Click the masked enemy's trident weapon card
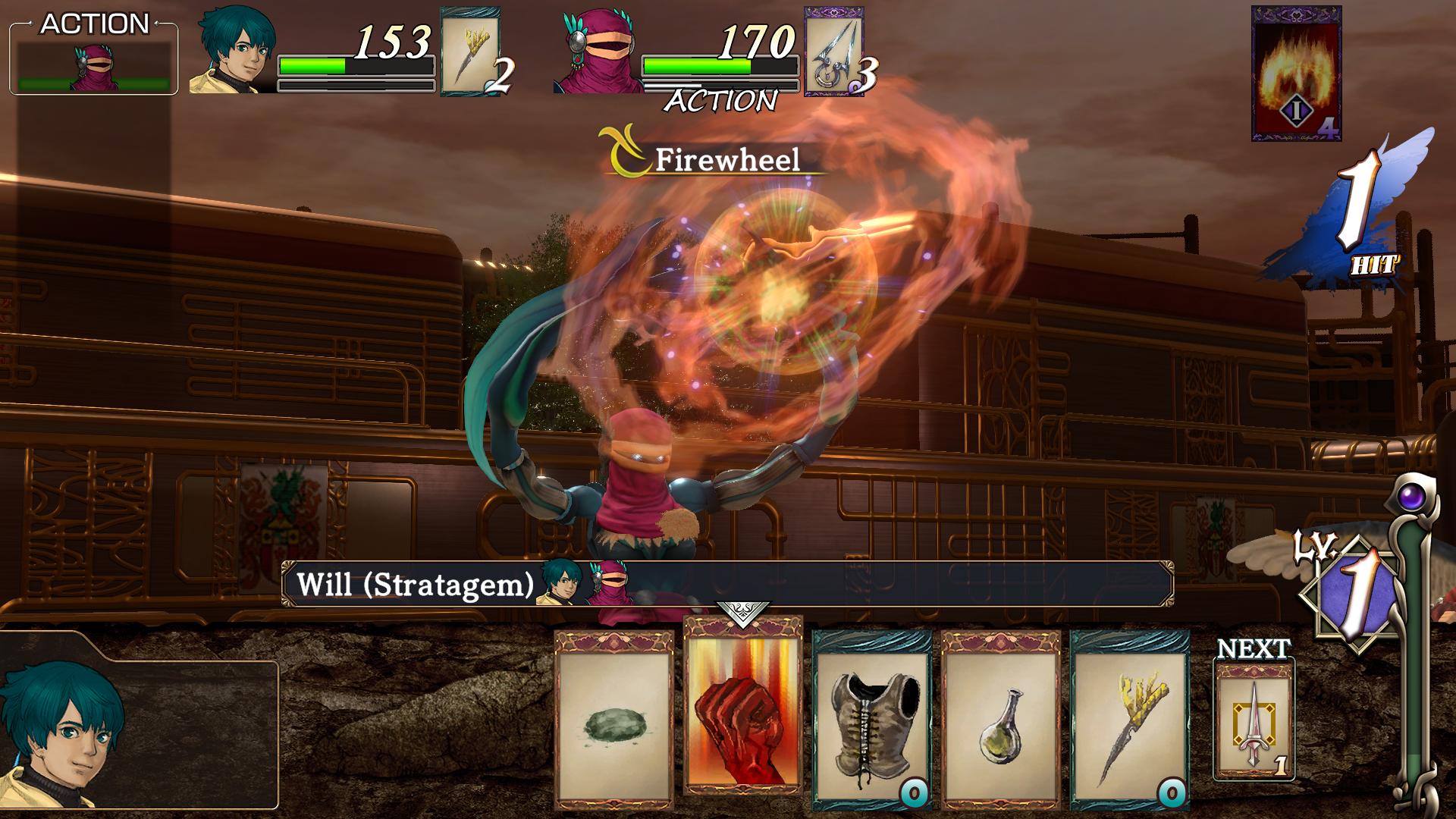1456x819 pixels. pos(834,51)
